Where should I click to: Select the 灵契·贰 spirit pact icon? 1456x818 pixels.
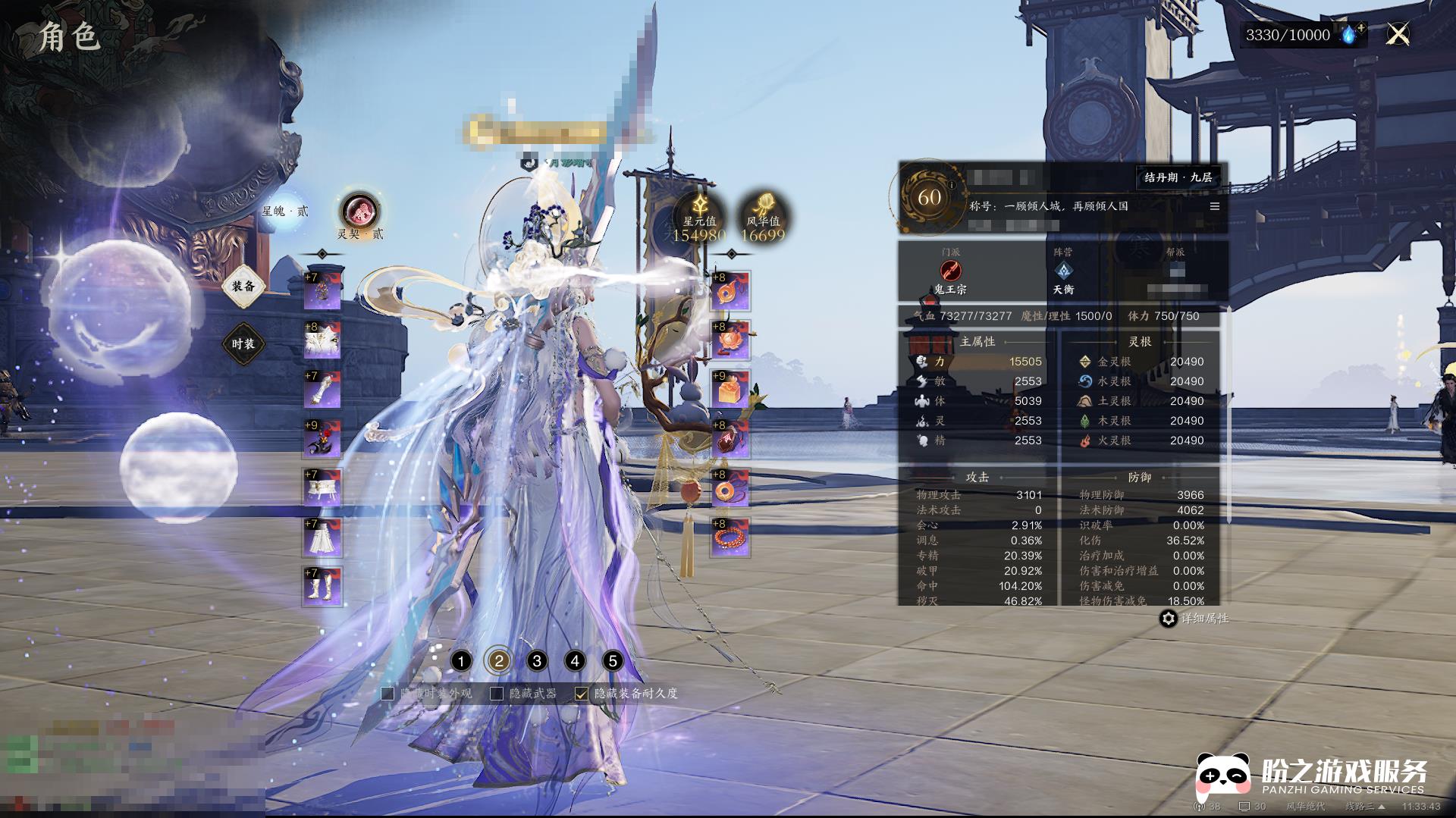[x=359, y=212]
